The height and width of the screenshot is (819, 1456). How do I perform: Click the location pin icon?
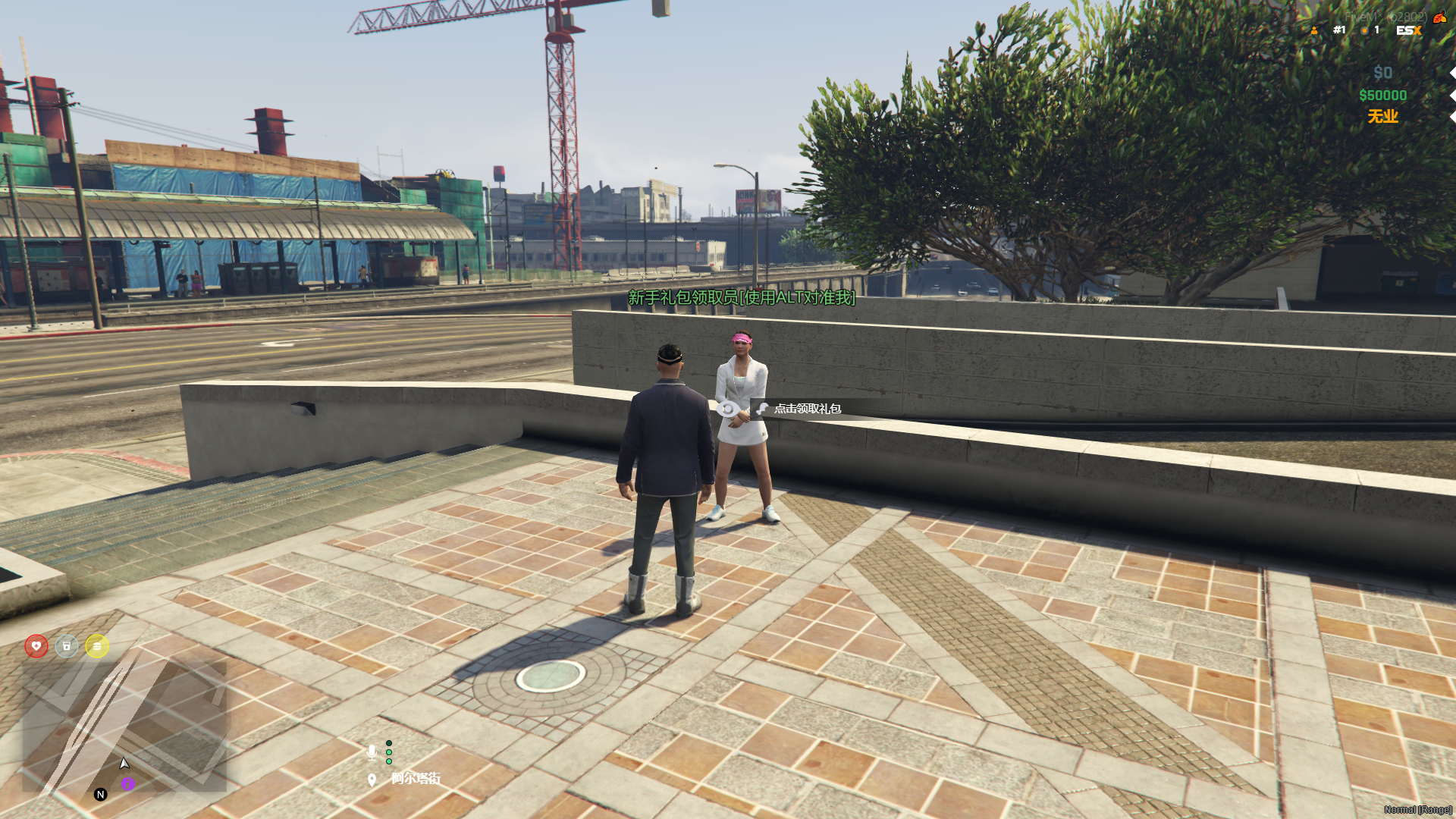[x=372, y=780]
